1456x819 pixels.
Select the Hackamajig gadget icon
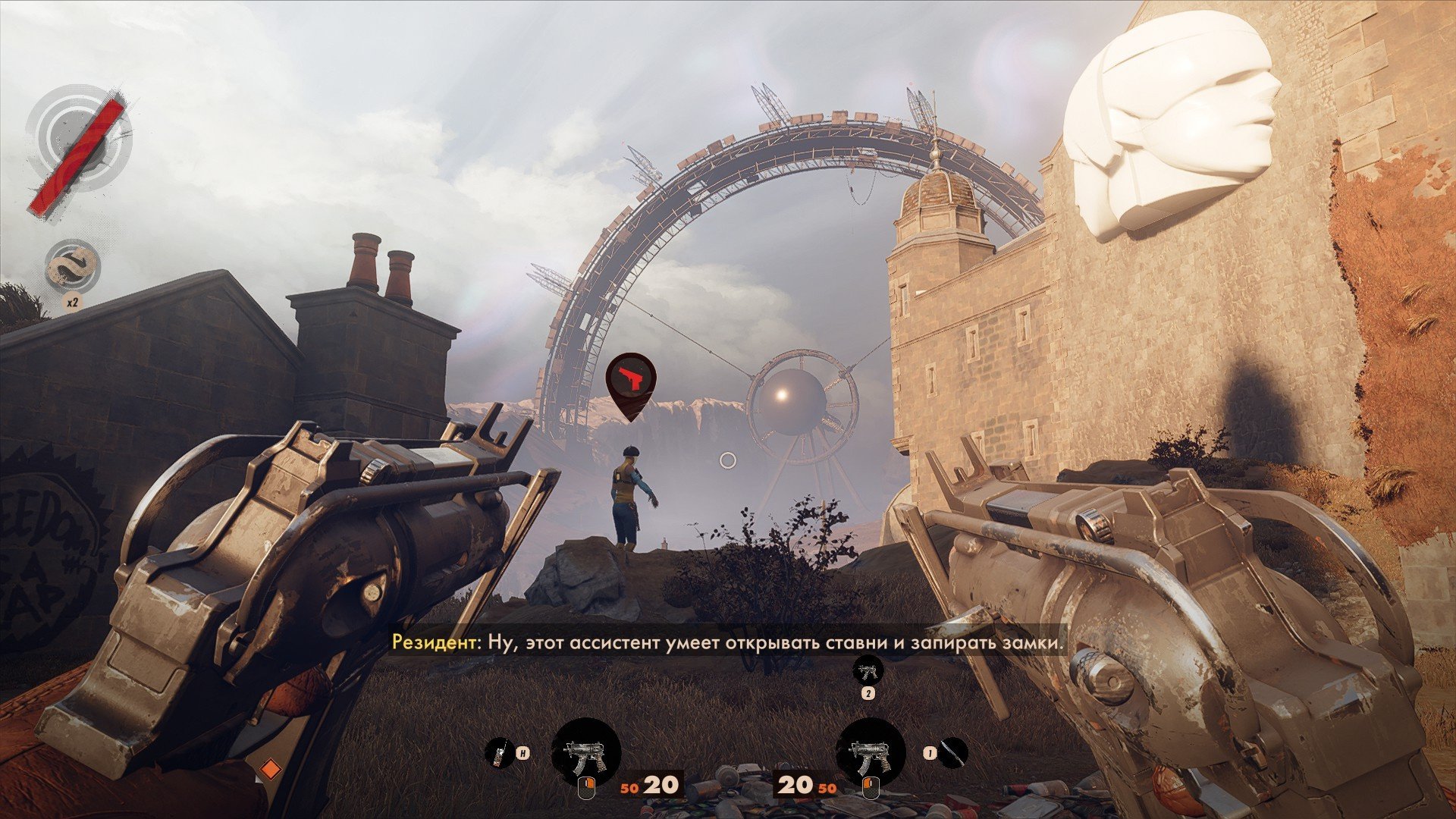(498, 753)
